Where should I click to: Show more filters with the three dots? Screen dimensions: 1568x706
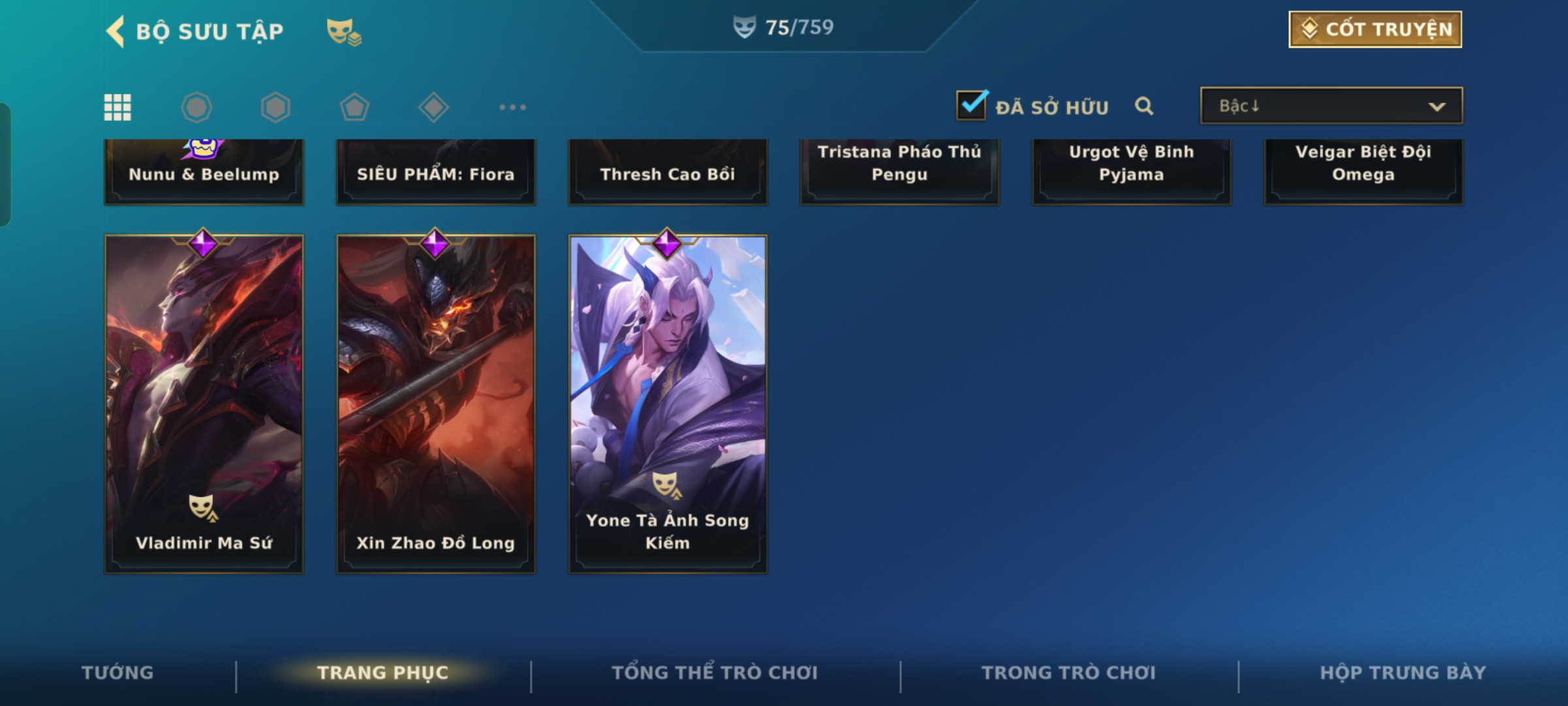[512, 107]
